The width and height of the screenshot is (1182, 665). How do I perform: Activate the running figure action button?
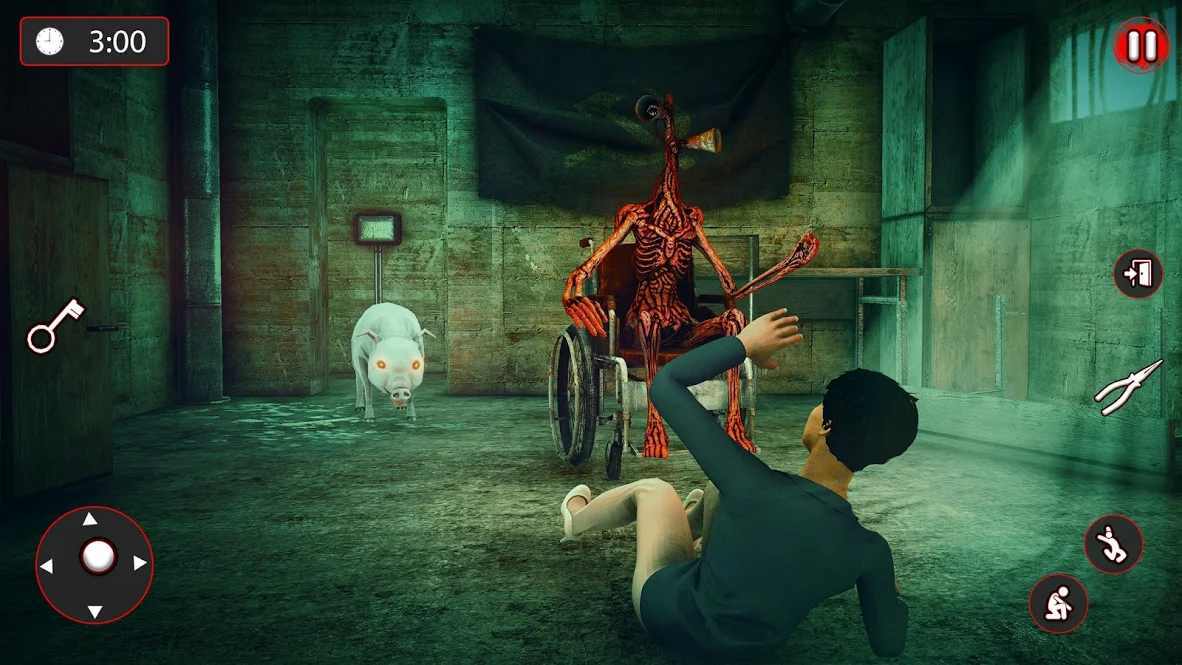(x=1113, y=544)
